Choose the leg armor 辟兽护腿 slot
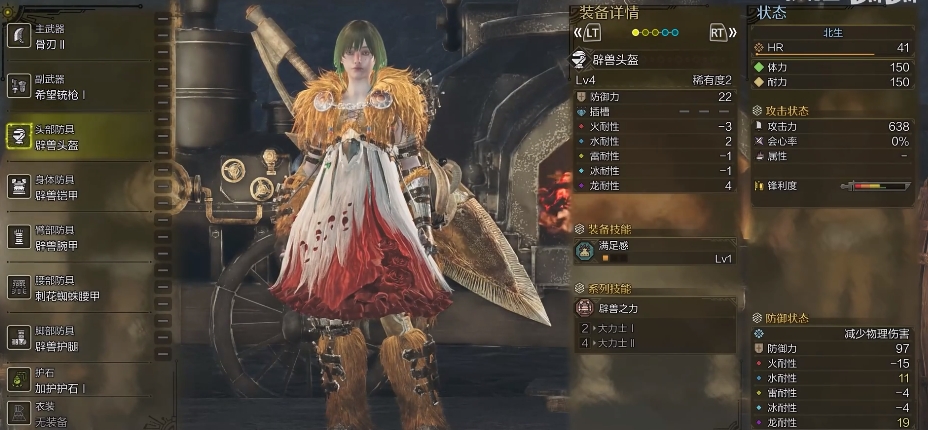 (80, 338)
